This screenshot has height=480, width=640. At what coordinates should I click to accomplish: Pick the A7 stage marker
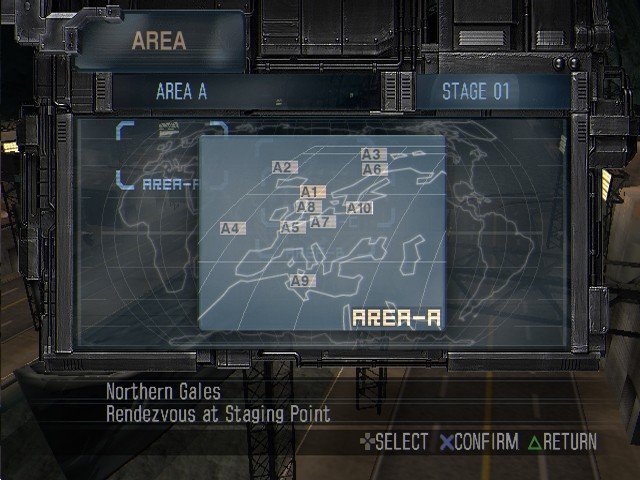(x=320, y=222)
